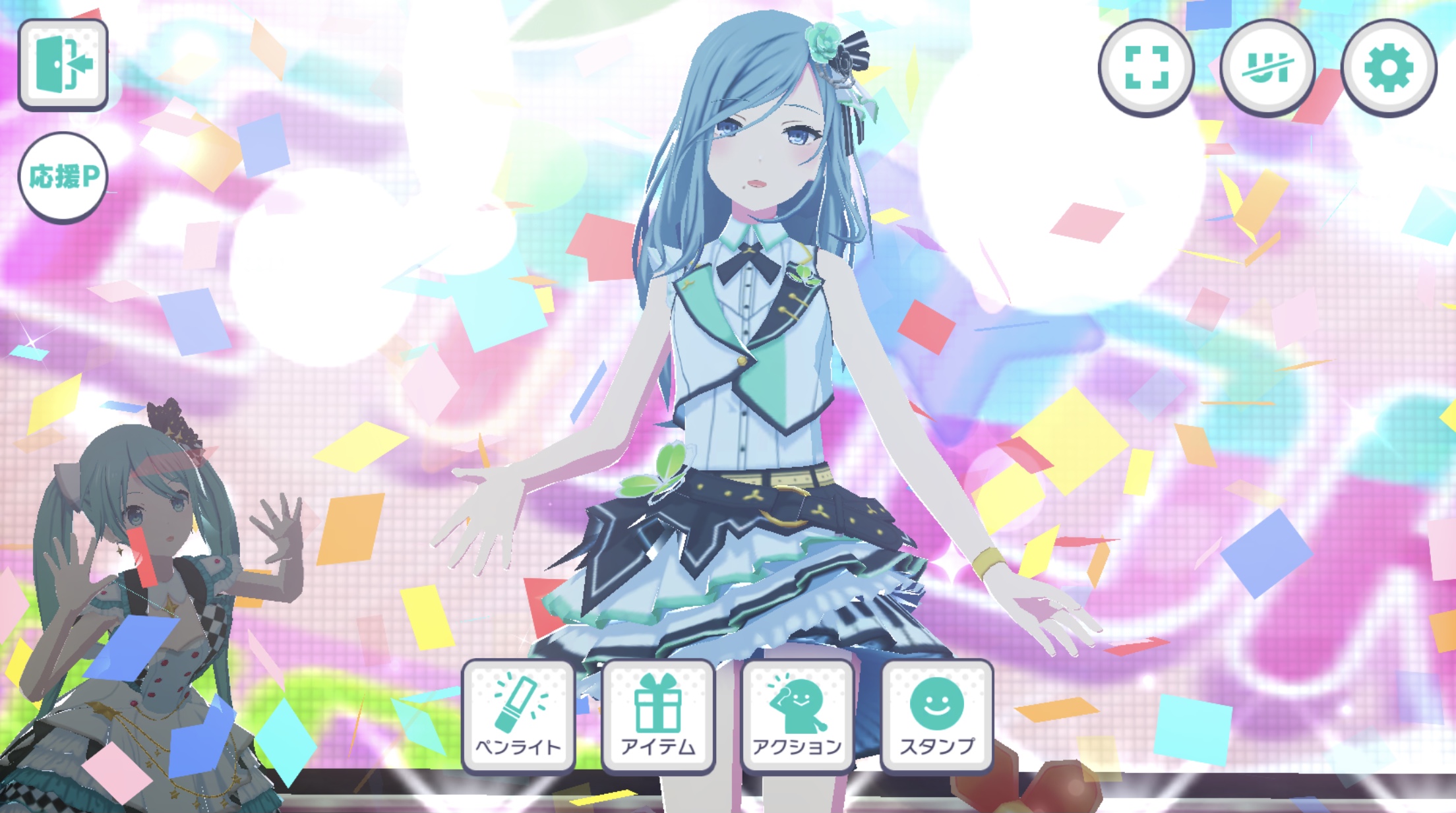
Task: Select the ペンライト penlight button
Action: (518, 715)
